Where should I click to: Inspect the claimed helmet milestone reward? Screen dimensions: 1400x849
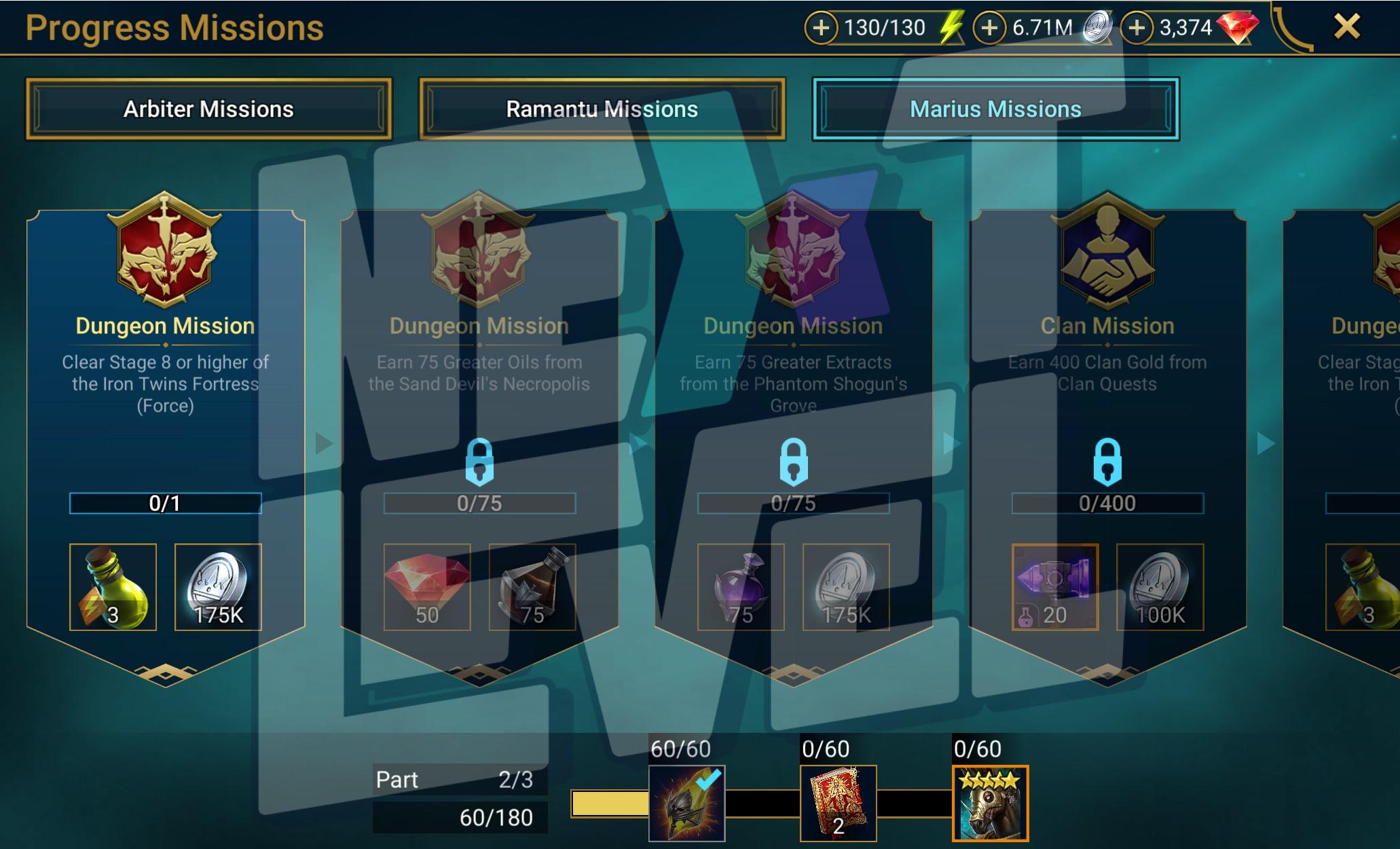point(686,803)
